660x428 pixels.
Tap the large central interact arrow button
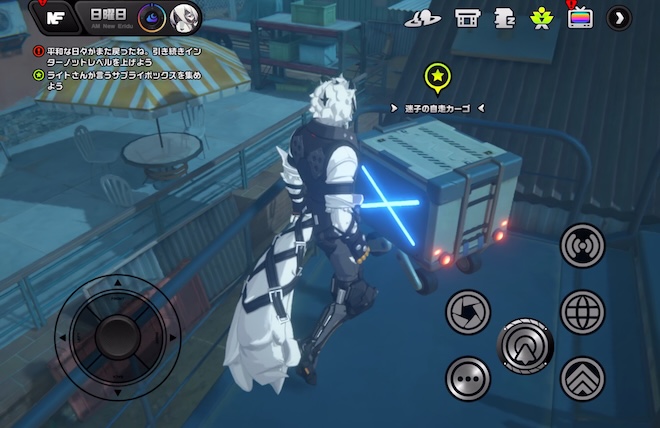point(524,345)
